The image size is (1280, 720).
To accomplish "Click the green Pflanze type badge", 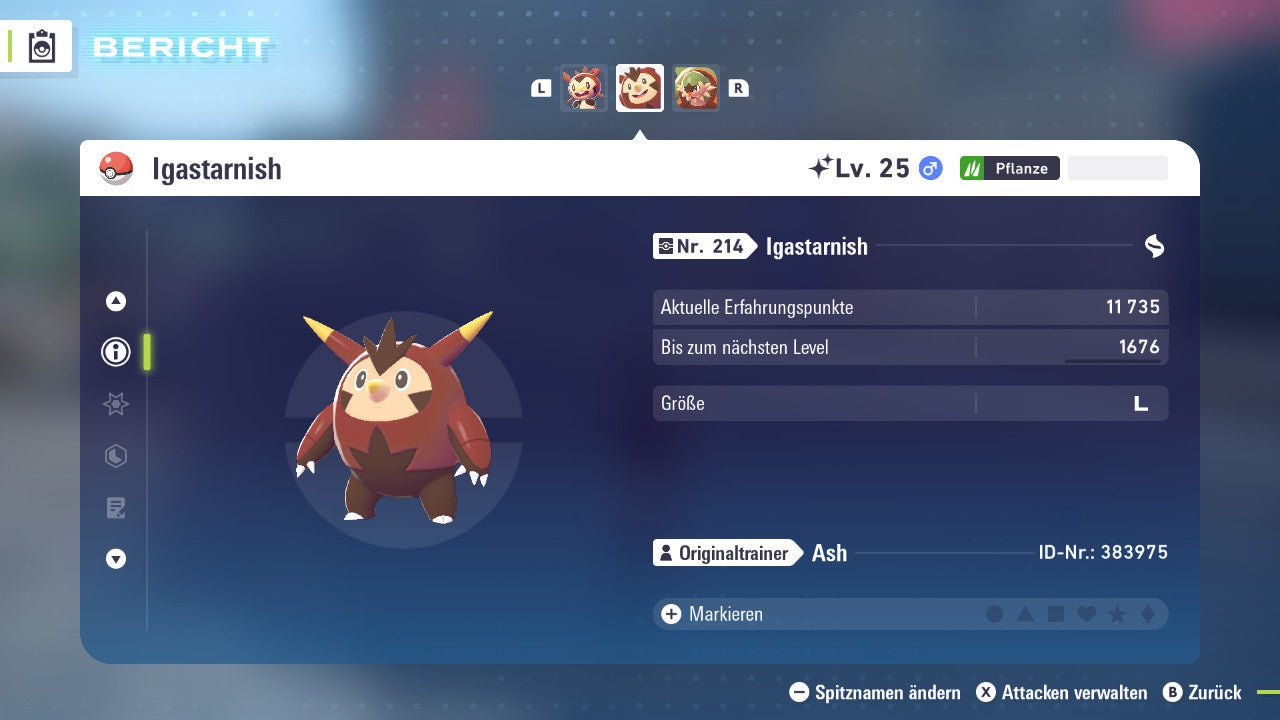I will coord(1010,168).
